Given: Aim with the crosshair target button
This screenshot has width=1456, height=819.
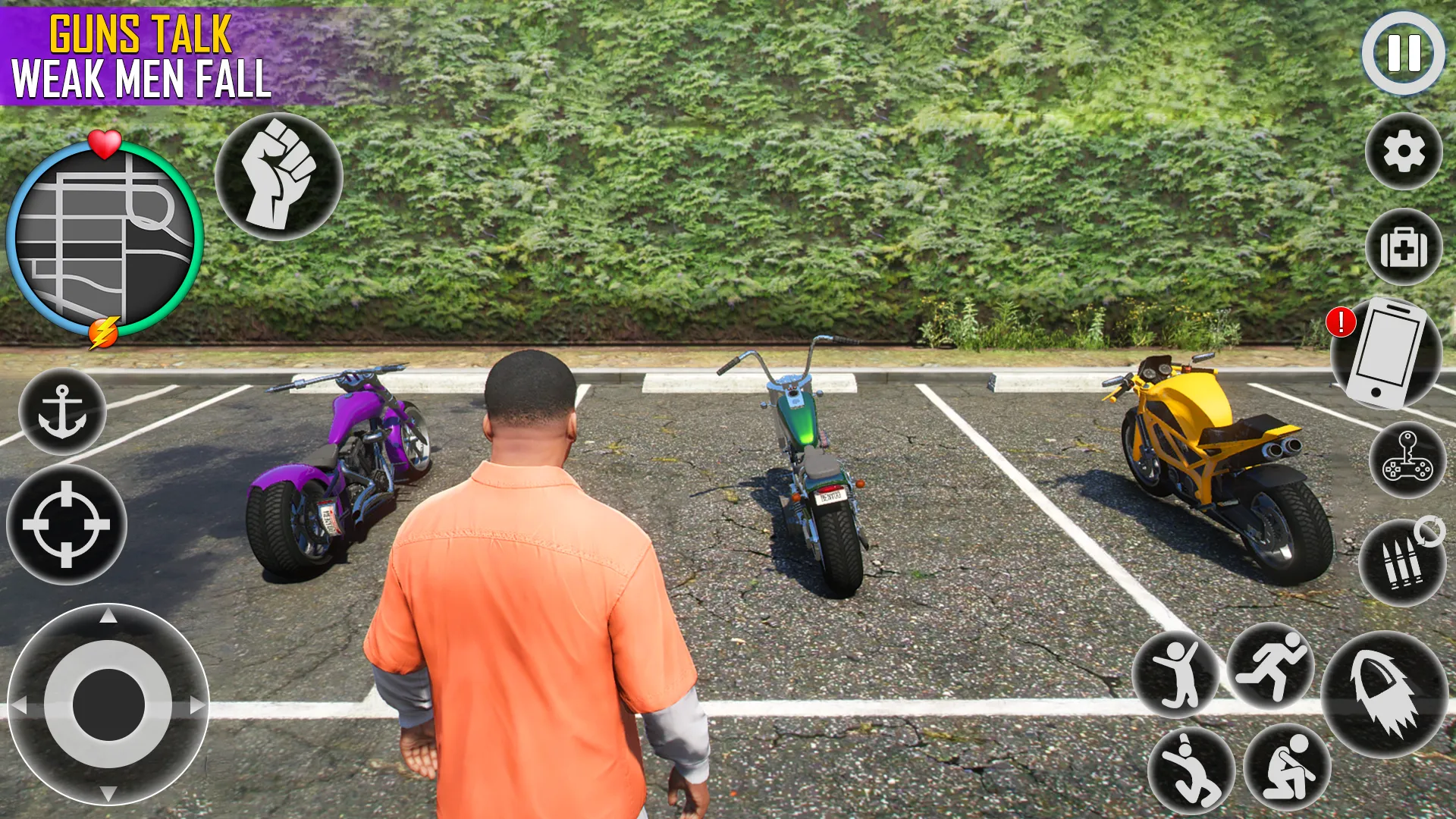Looking at the screenshot, I should (x=67, y=524).
